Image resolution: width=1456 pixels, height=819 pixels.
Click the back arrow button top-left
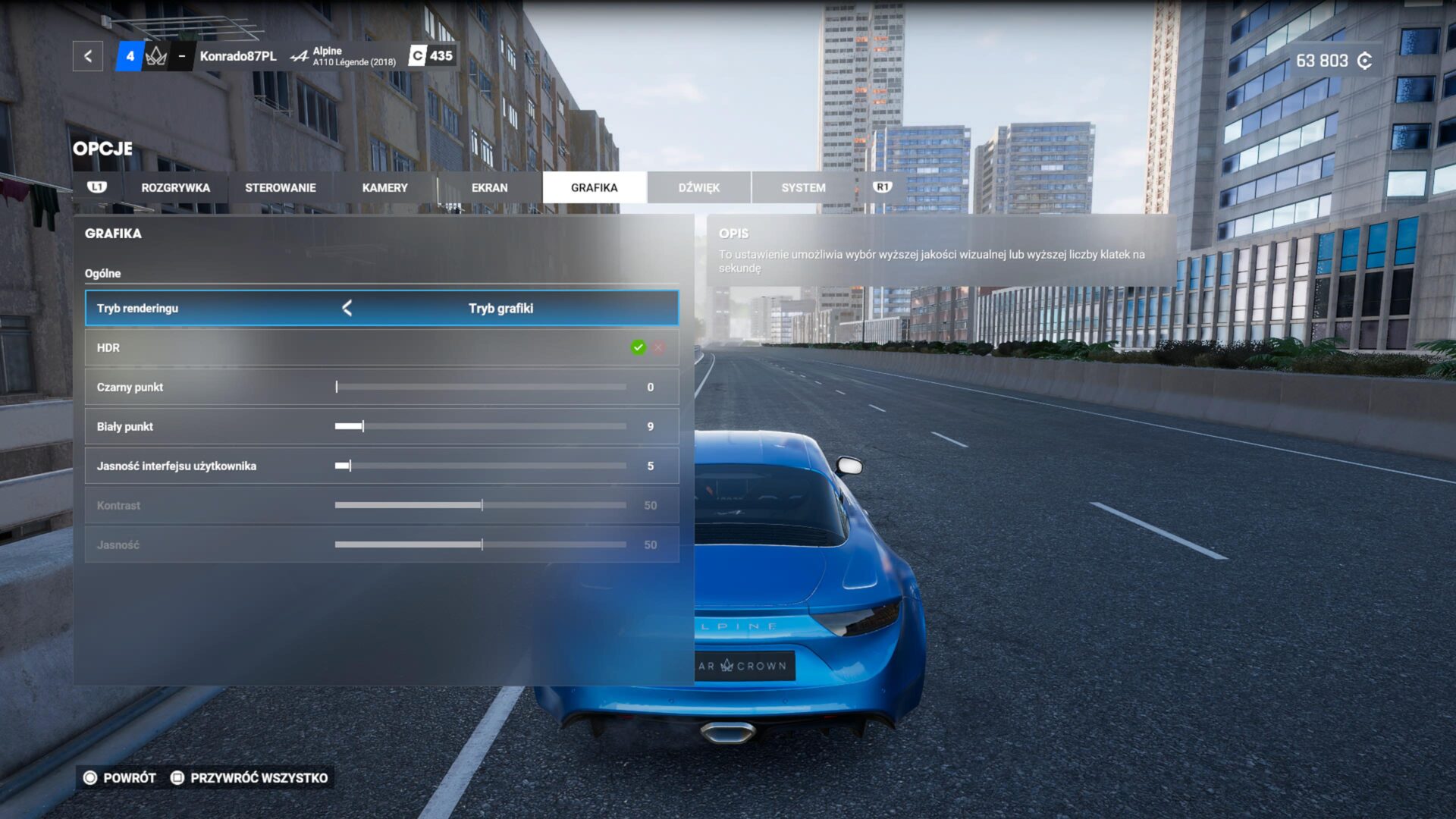click(x=88, y=55)
